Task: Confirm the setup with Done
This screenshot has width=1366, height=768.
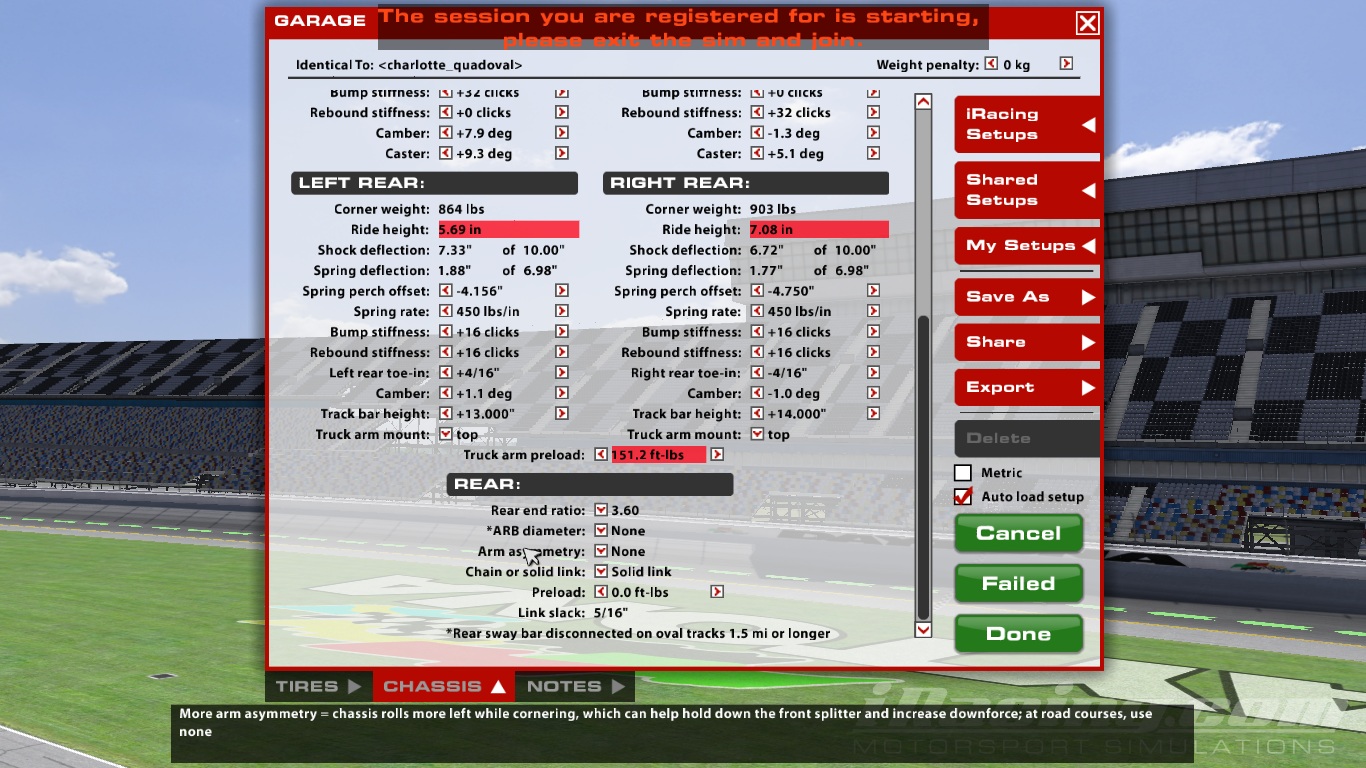Action: pos(1018,634)
